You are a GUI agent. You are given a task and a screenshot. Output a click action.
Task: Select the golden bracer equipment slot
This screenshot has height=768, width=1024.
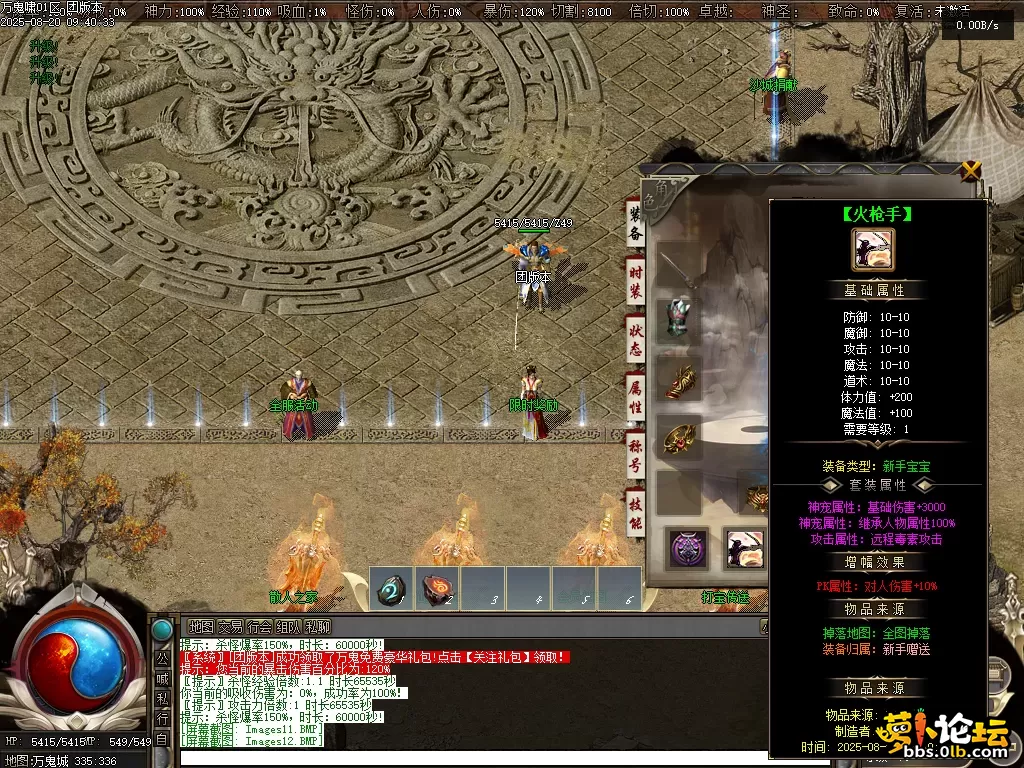click(x=679, y=381)
